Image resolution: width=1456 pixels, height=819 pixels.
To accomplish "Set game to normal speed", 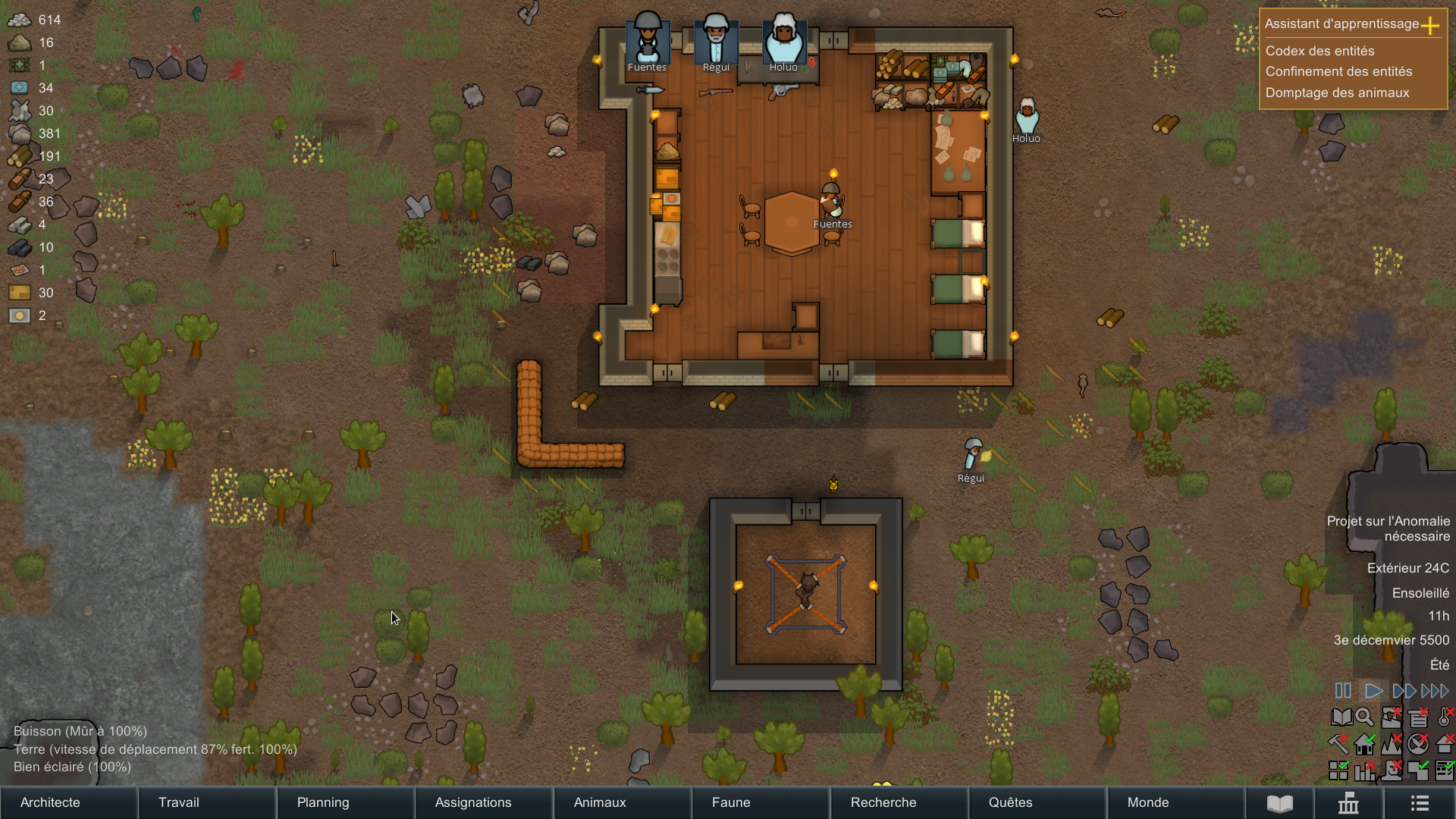I will click(x=1373, y=691).
